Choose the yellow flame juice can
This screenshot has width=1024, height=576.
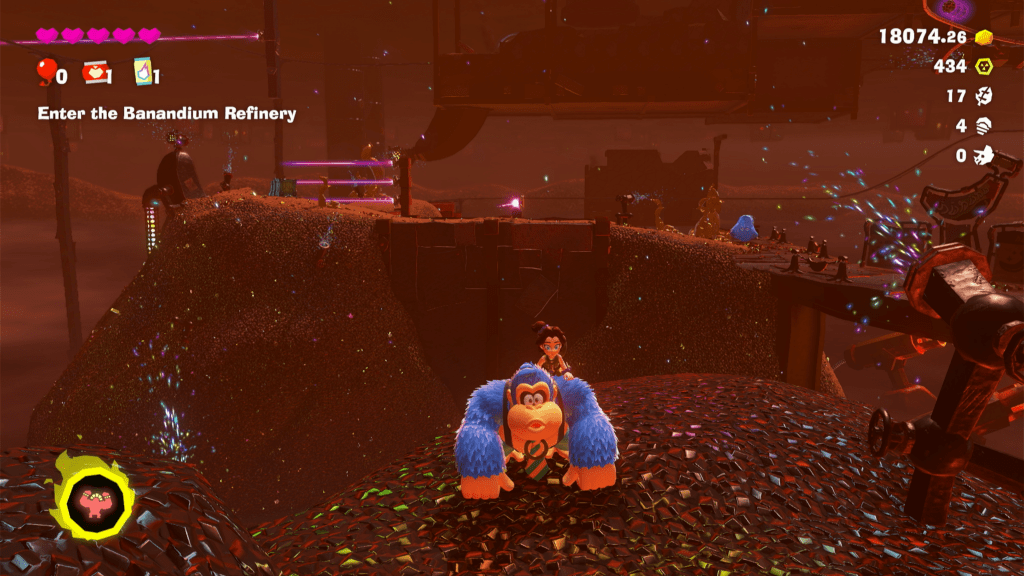pyautogui.click(x=143, y=72)
